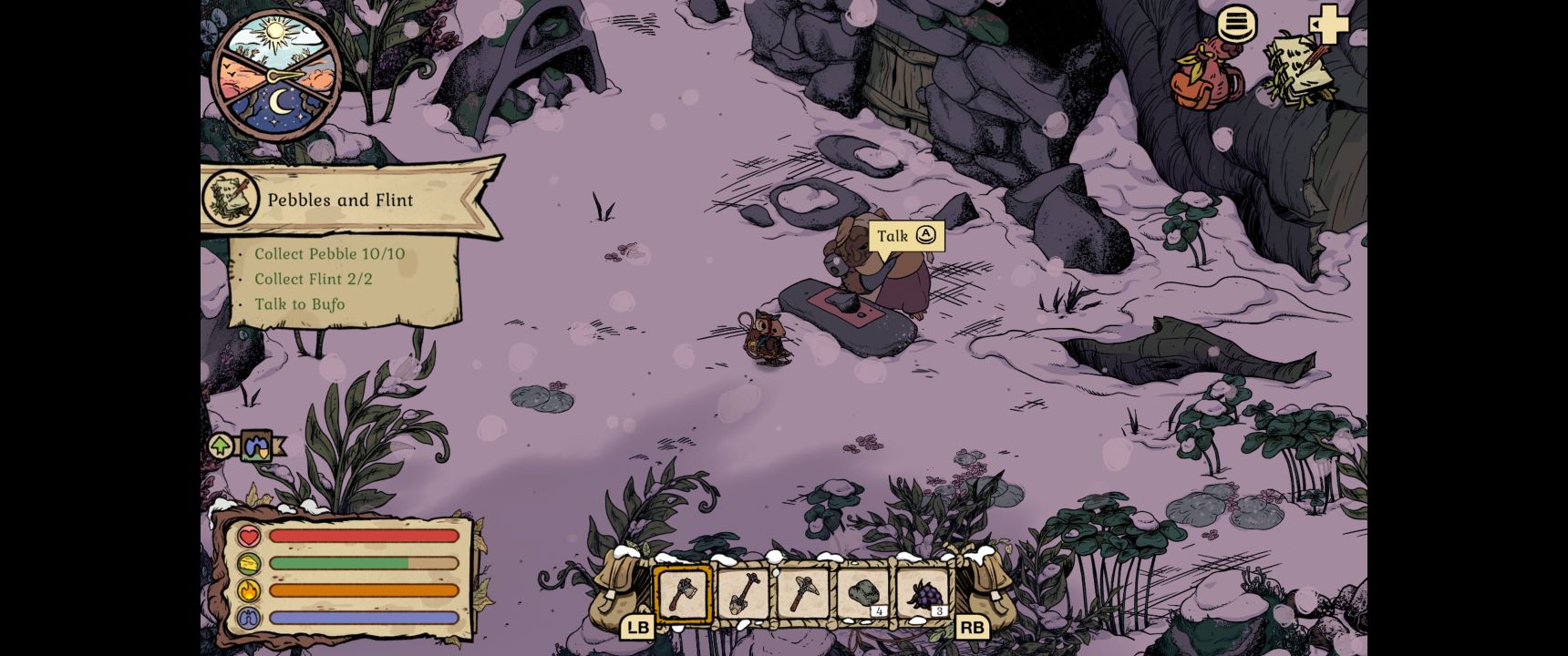Open the red backpack inventory
The image size is (1568, 656).
click(1205, 74)
